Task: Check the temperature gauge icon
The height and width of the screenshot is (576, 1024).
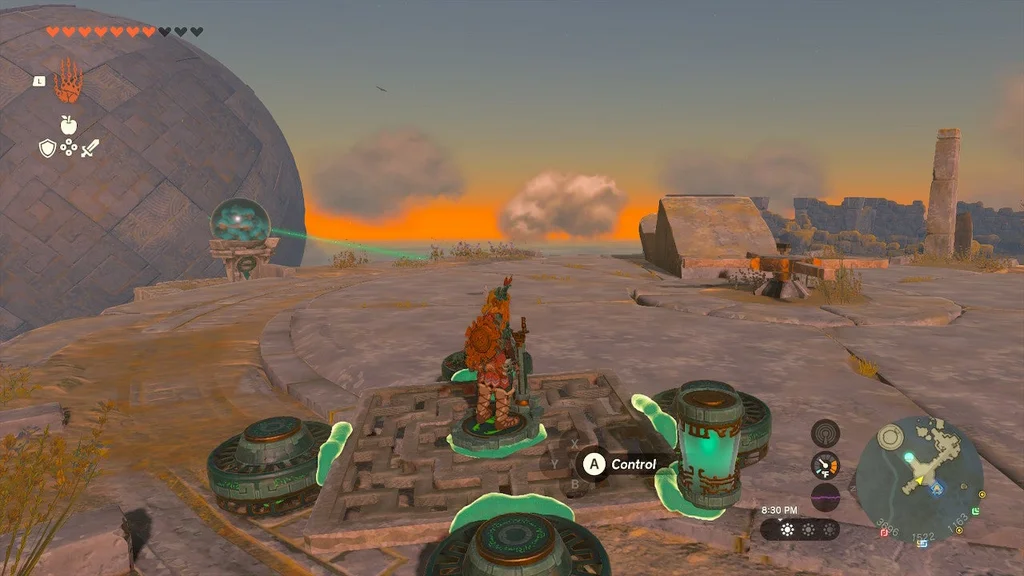Action: (825, 465)
